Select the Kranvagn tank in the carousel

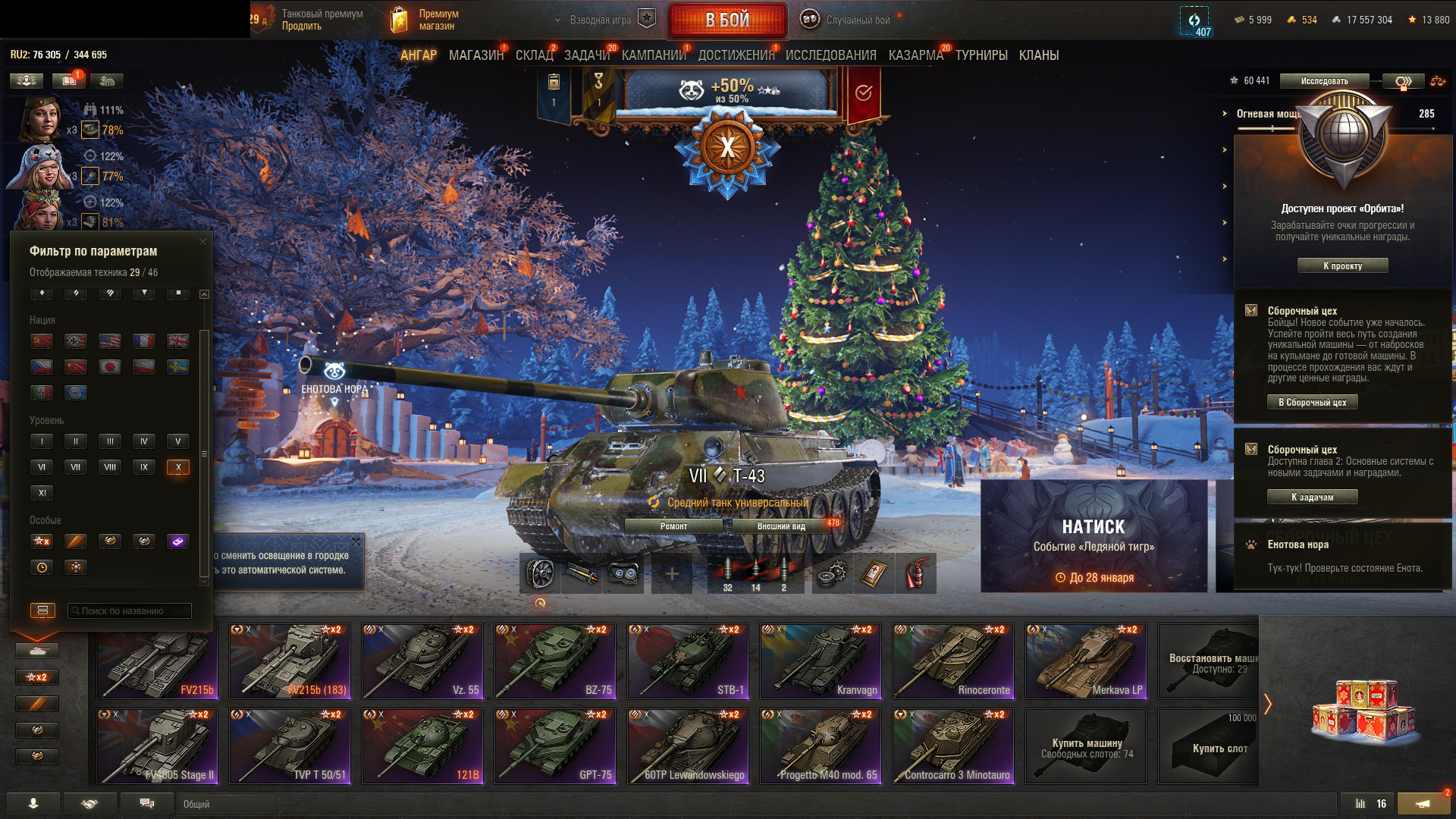pos(820,661)
